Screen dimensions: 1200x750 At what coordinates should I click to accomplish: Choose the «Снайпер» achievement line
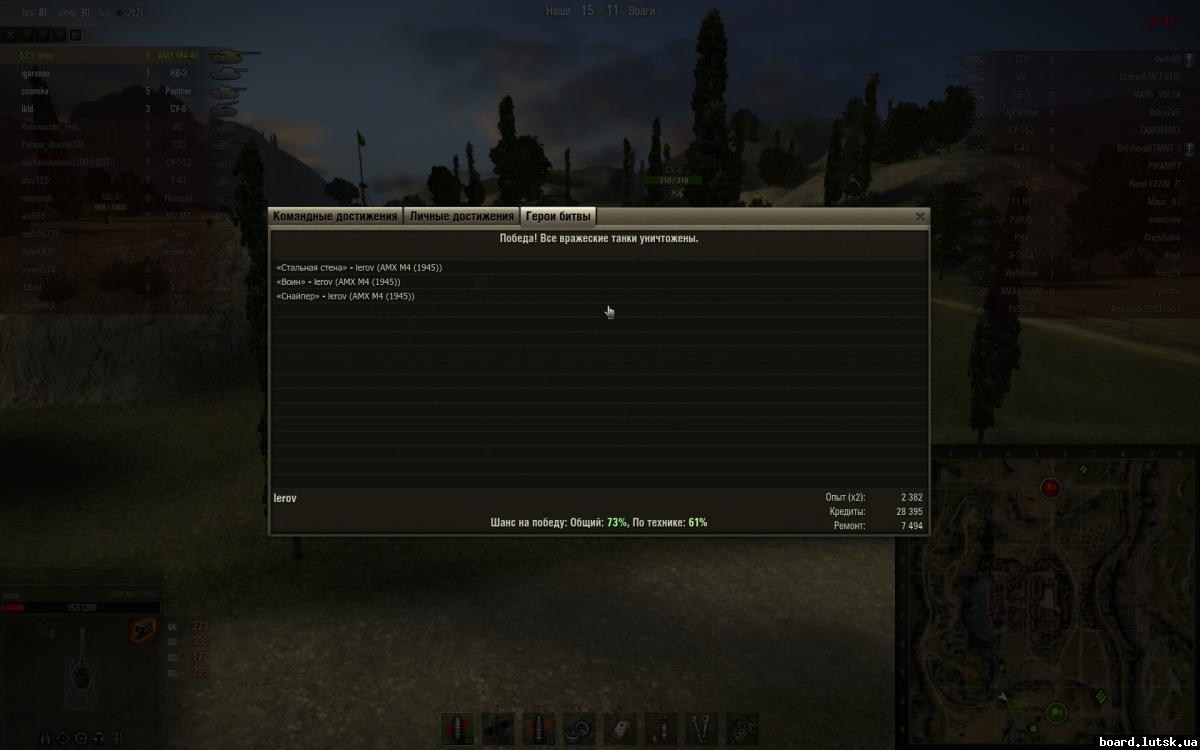coord(346,296)
